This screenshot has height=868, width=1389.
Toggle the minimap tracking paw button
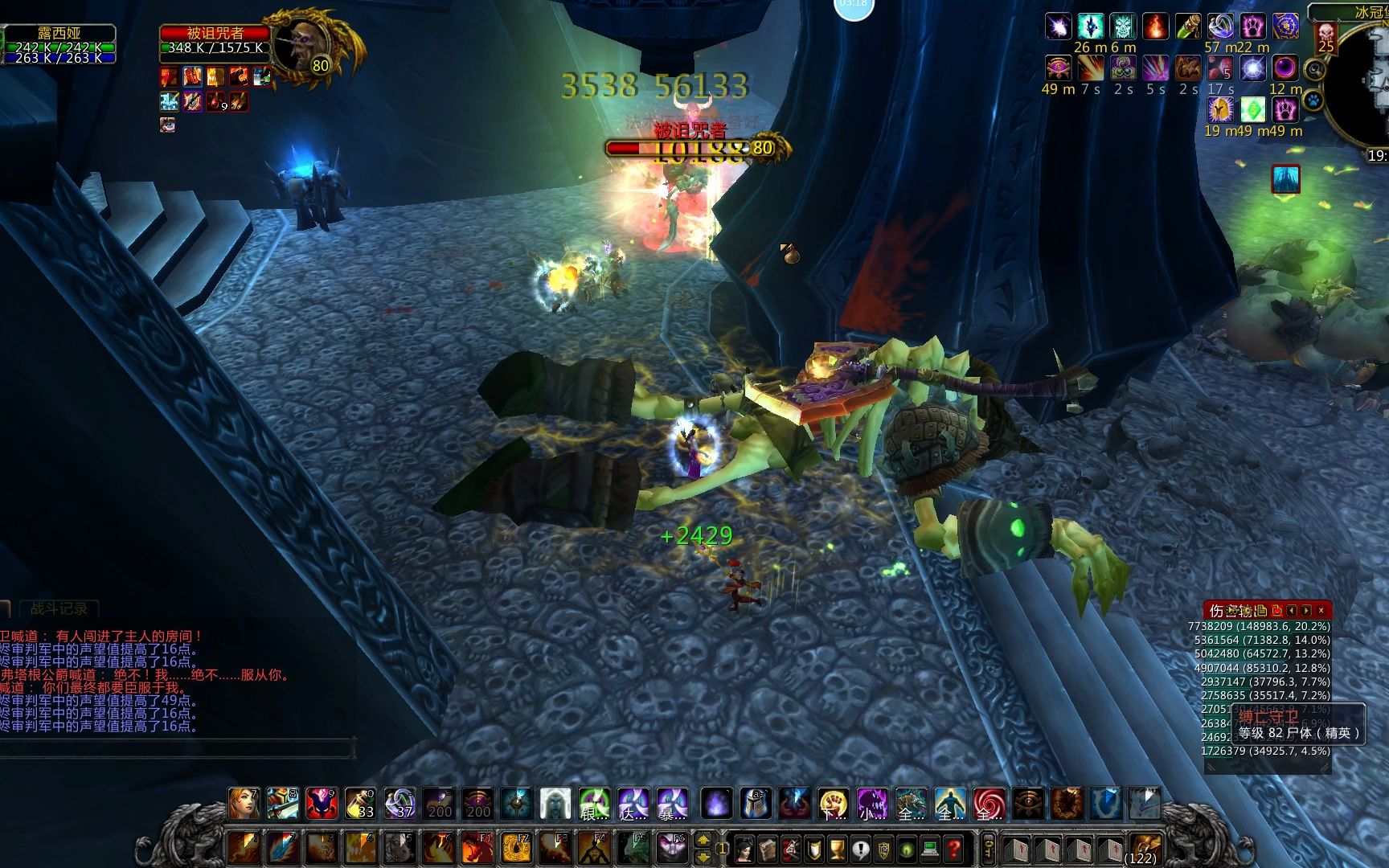click(1313, 100)
